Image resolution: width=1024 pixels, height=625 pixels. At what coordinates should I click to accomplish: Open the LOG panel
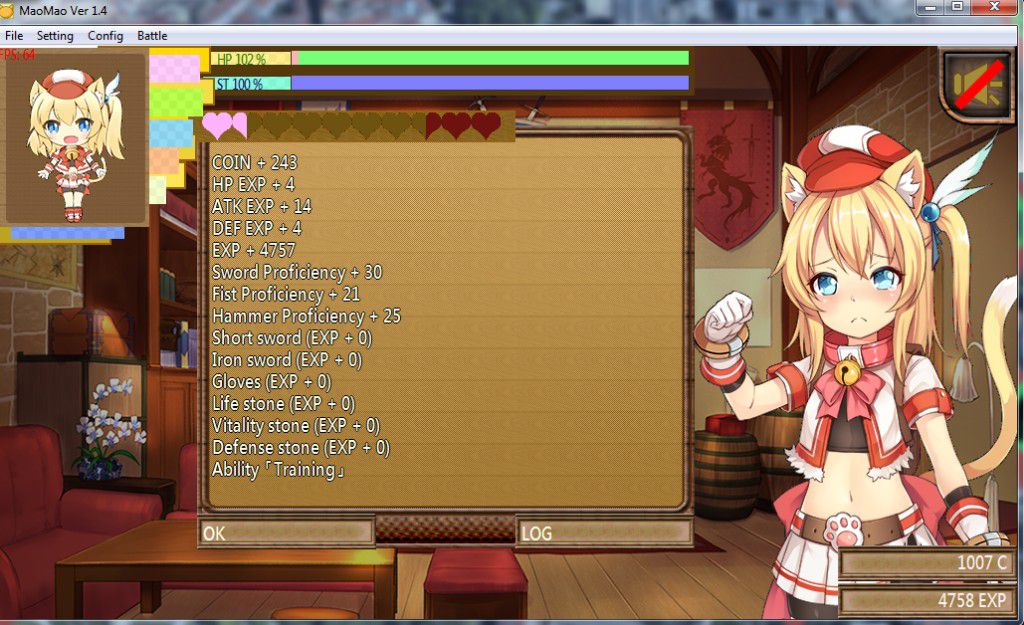[604, 533]
